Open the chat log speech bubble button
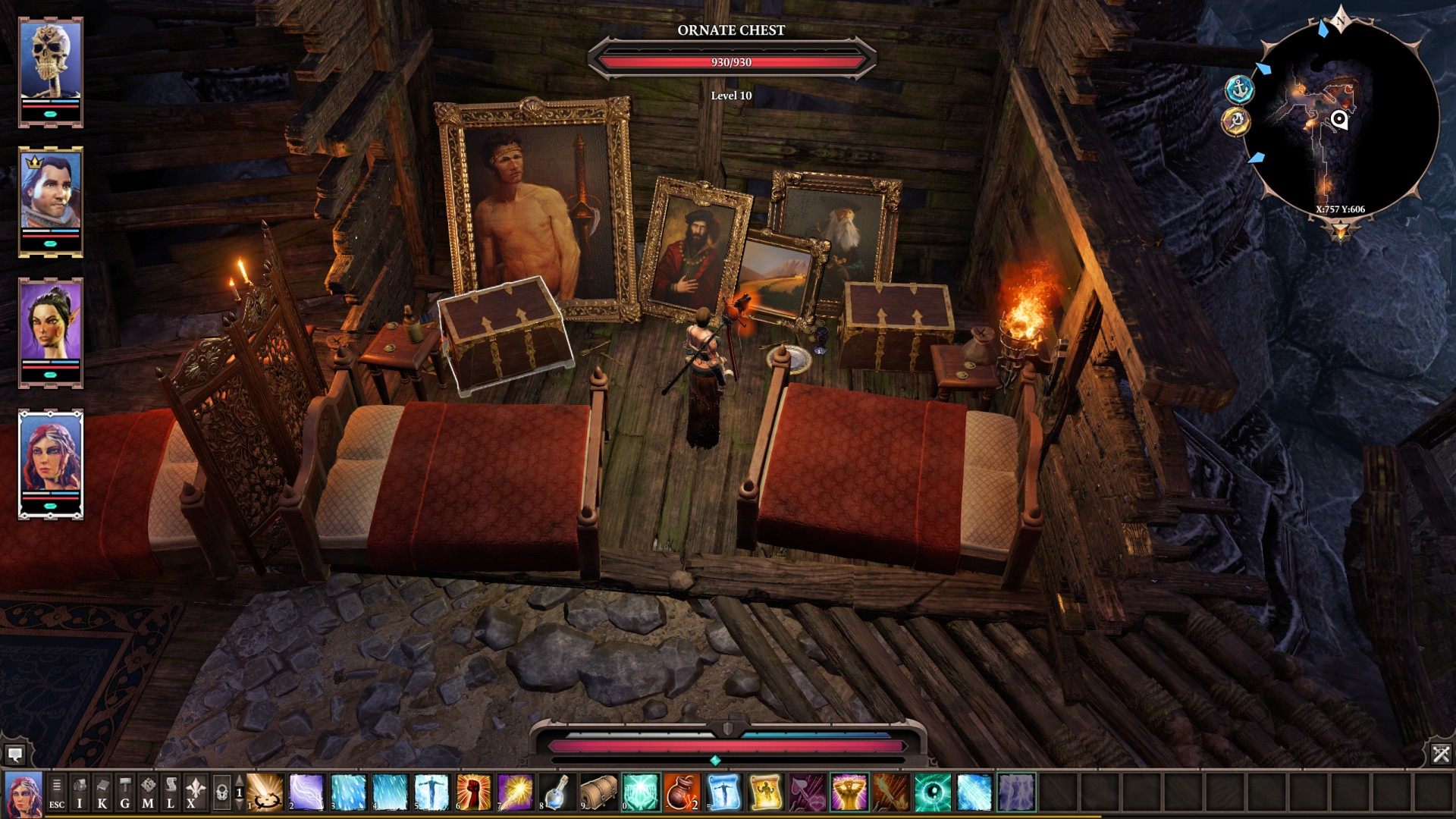Screen dimensions: 1456x819 tap(14, 755)
